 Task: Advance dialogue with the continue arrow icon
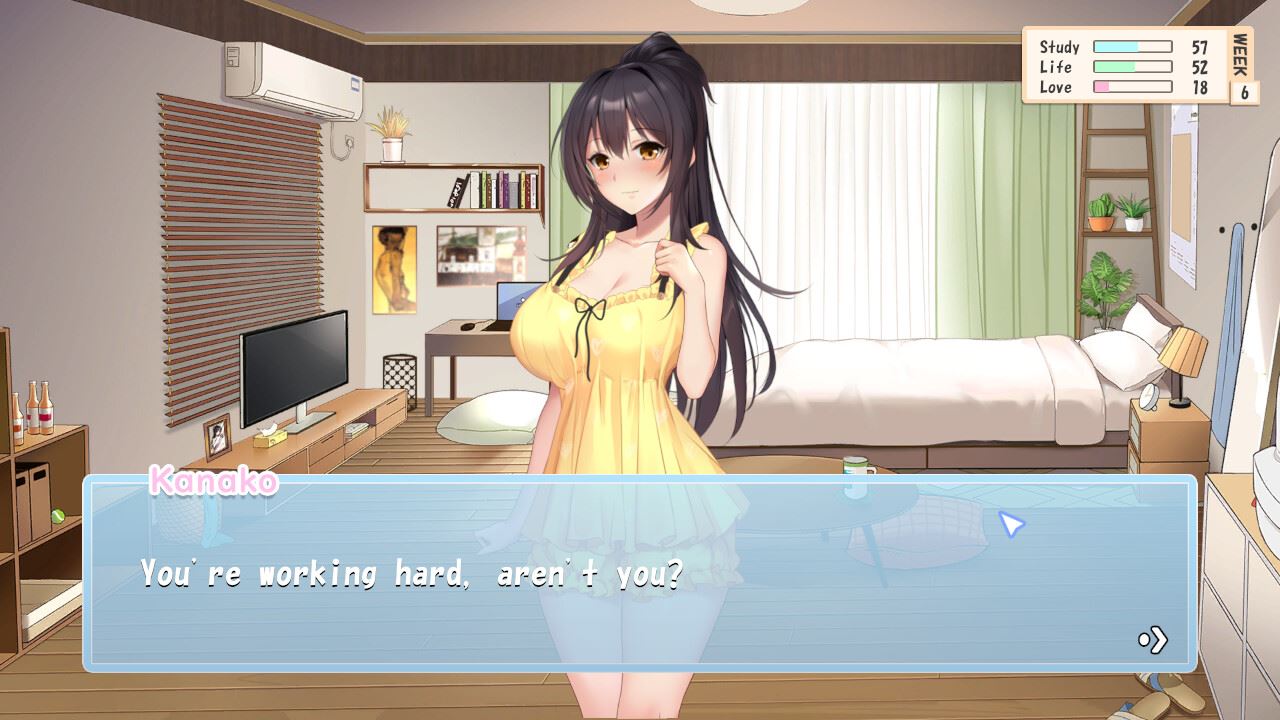pyautogui.click(x=1153, y=640)
